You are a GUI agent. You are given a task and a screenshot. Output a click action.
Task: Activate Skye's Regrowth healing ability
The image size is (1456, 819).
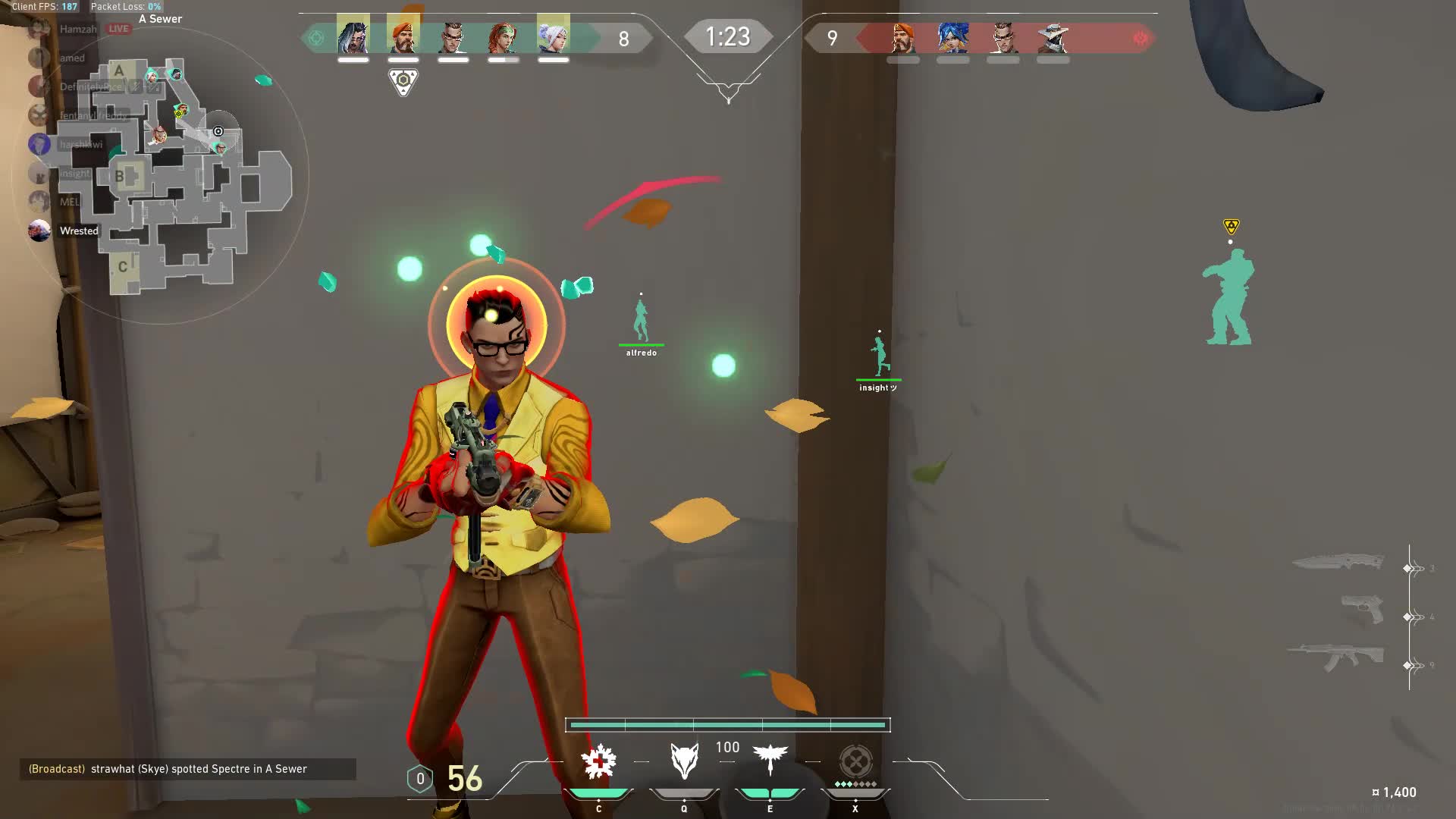[599, 761]
